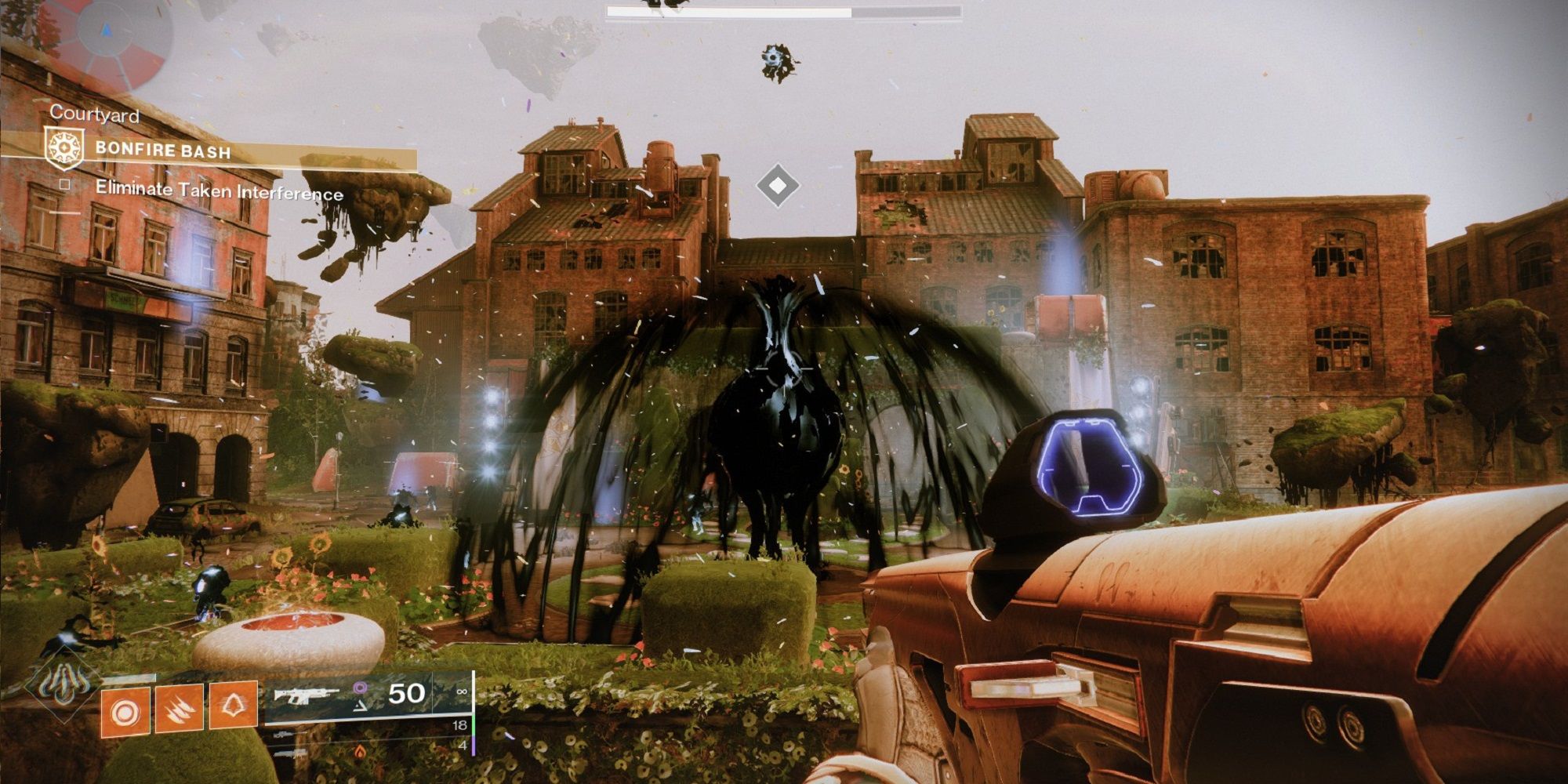The width and height of the screenshot is (1568, 784).
Task: Select the Bonfire Bash event emblem icon
Action: [x=65, y=148]
